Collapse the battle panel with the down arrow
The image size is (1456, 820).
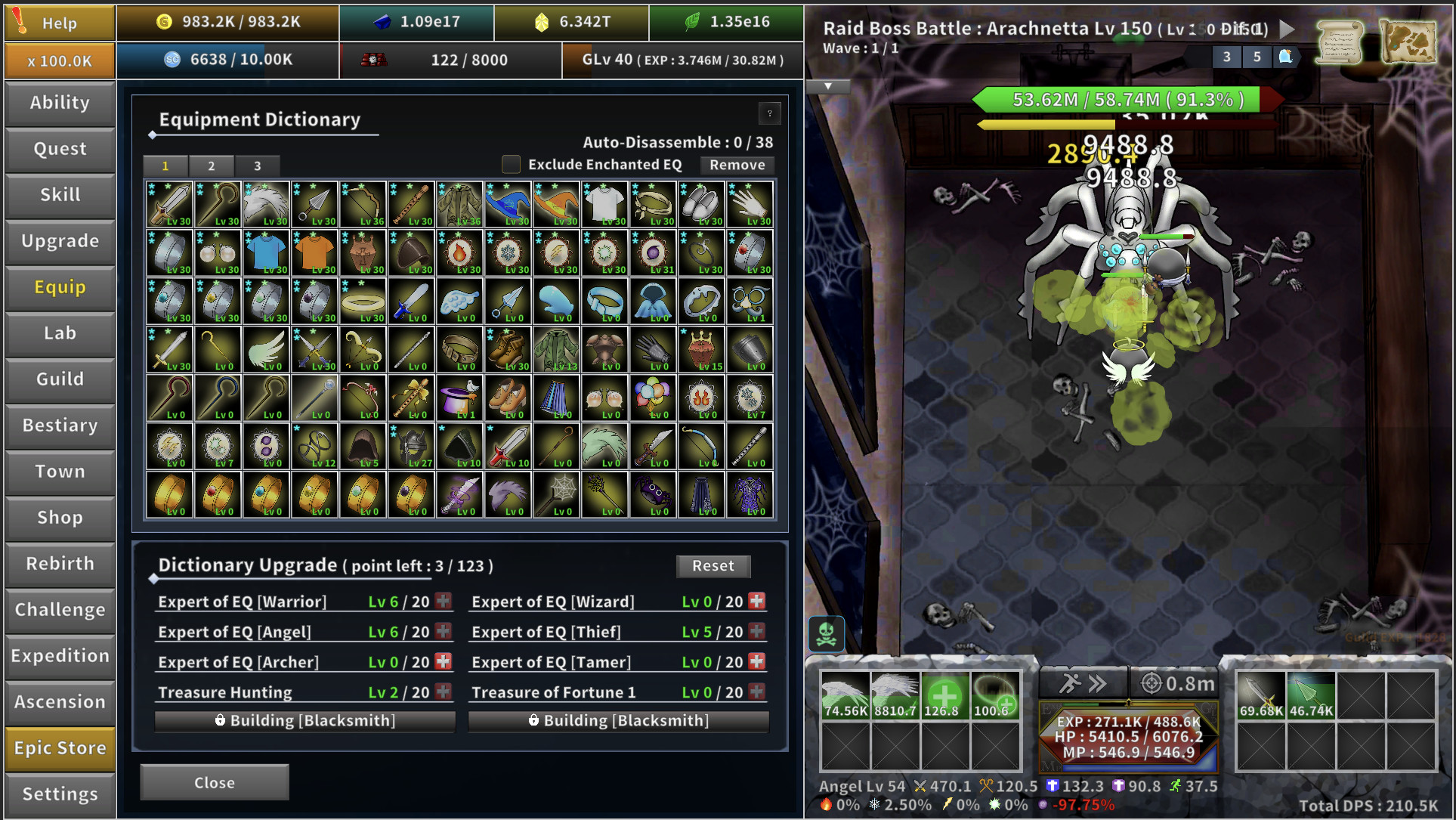pyautogui.click(x=827, y=86)
